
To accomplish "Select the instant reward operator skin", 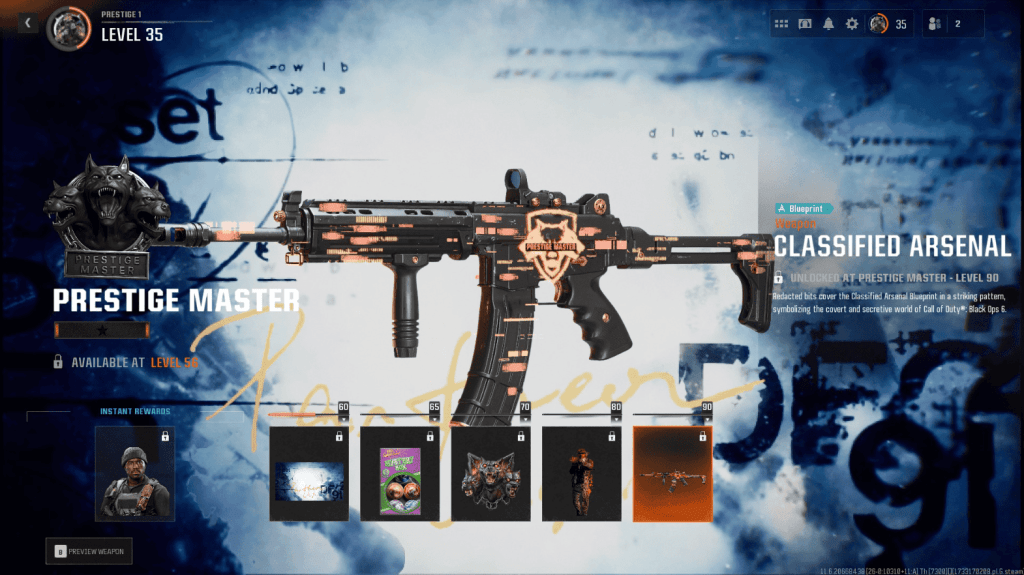I will point(135,474).
